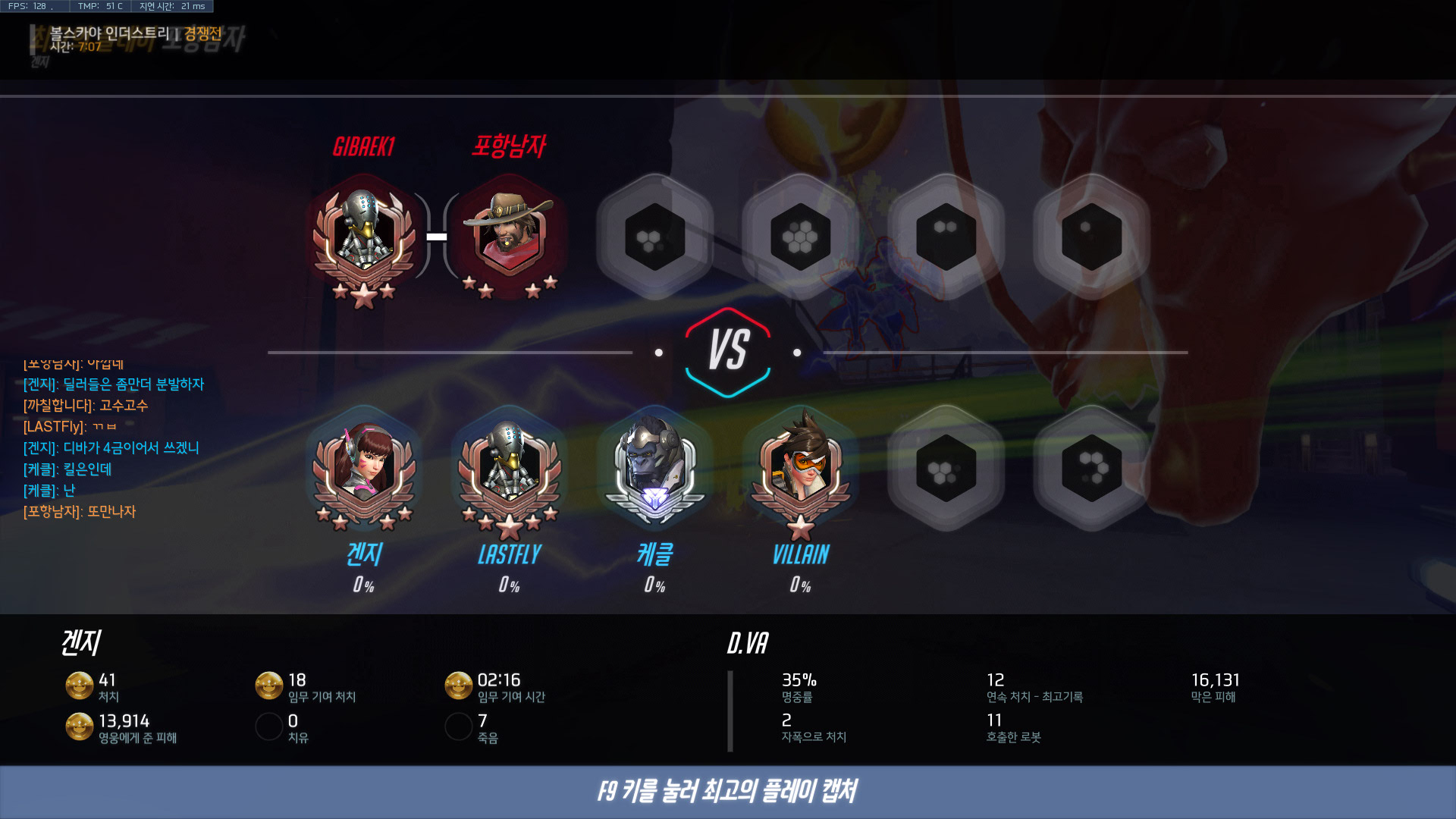Select LASTFLY's Zenyatta portrait
This screenshot has width=1456, height=819.
pos(510,472)
